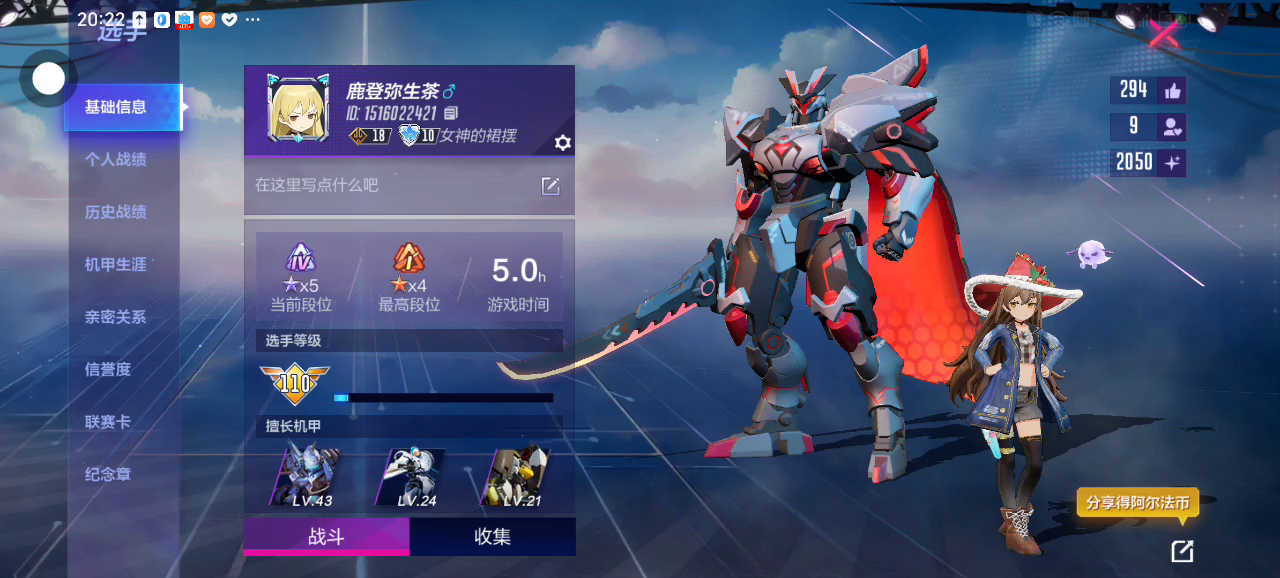Give a like with the thumbs-up button
Screen dimensions: 1280x578
point(1172,91)
